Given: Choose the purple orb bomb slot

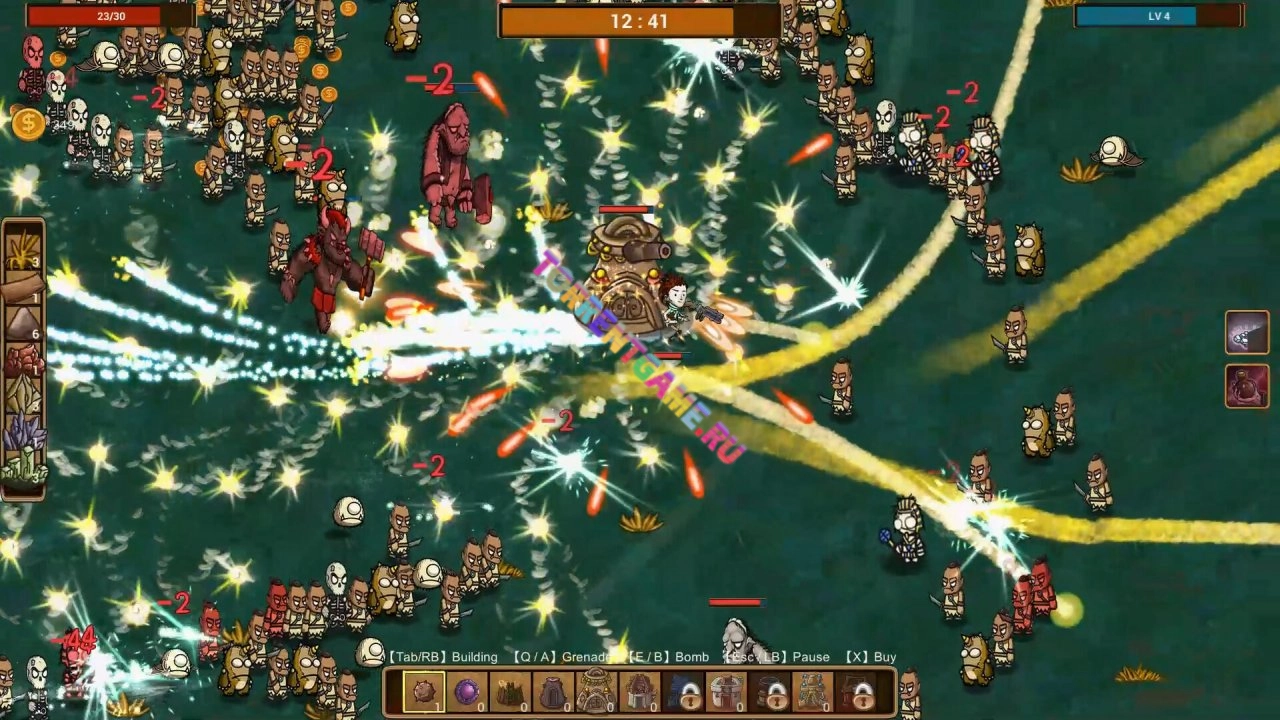Looking at the screenshot, I should (467, 692).
